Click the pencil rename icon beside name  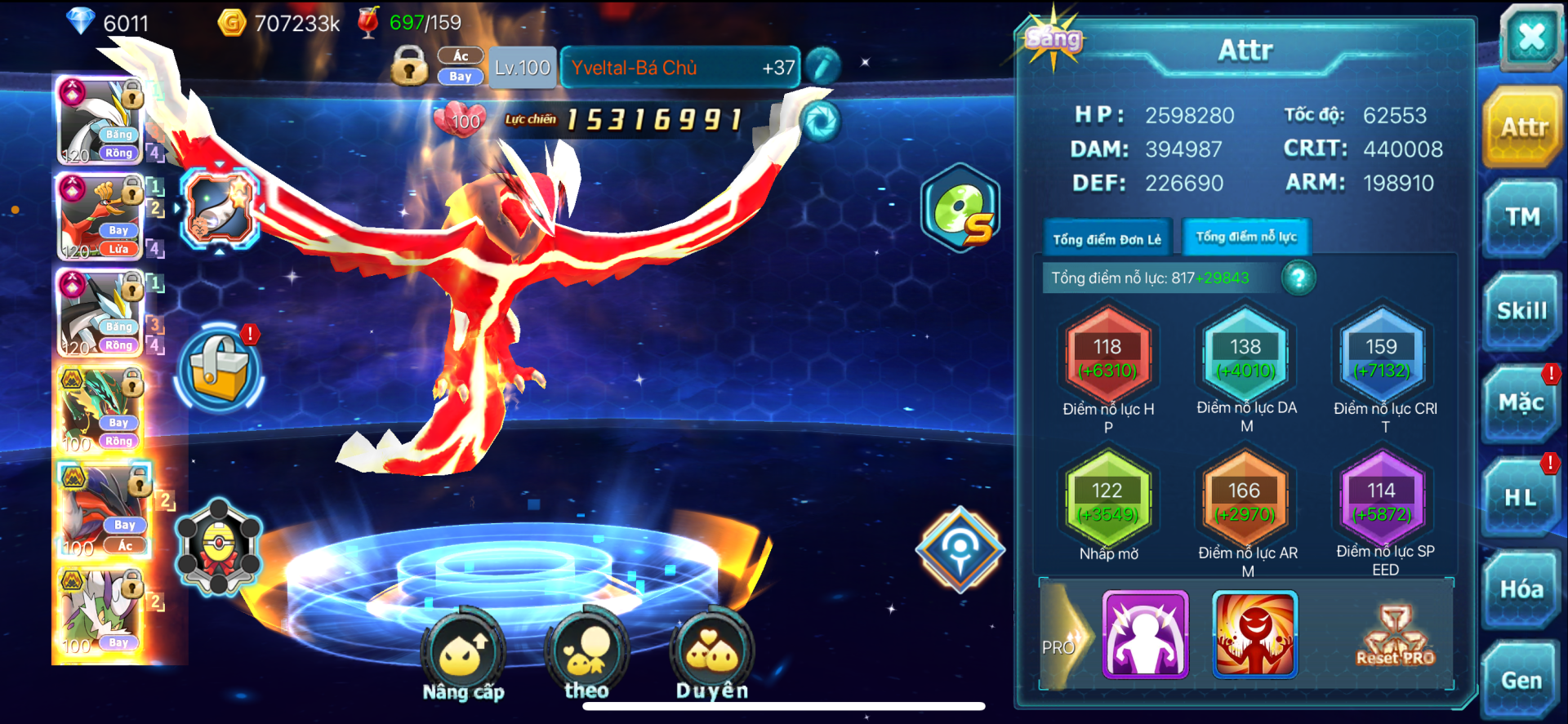[x=822, y=67]
